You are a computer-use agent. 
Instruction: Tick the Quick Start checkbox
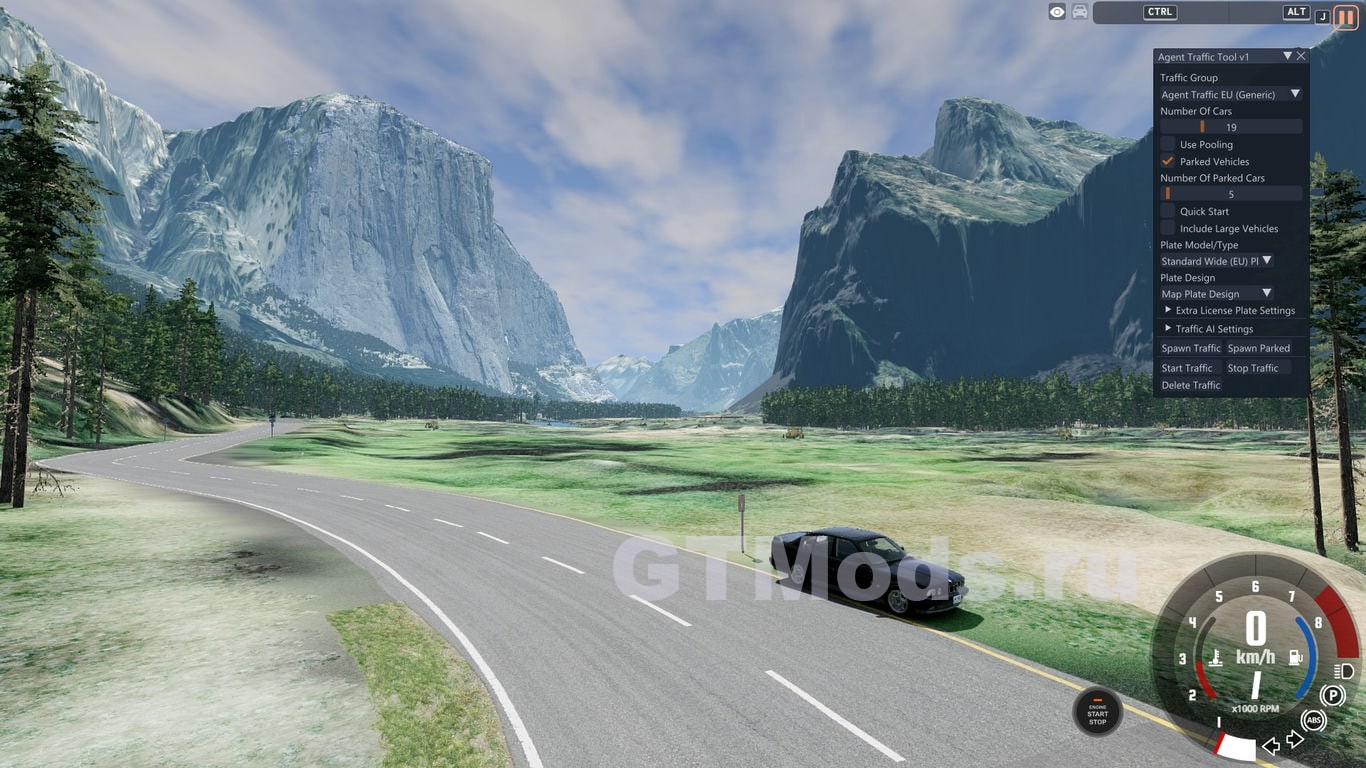point(1168,211)
